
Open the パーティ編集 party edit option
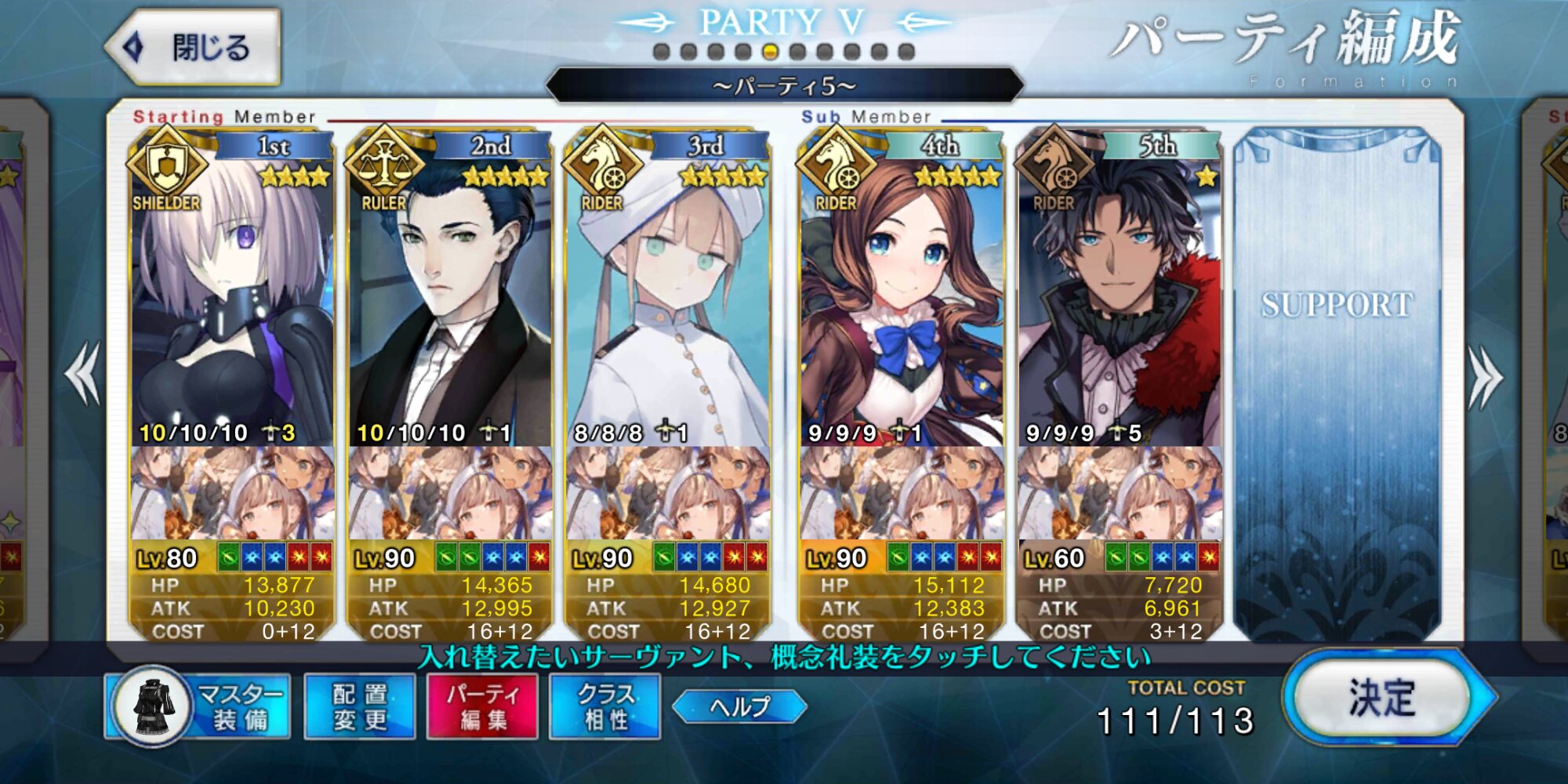[x=482, y=706]
